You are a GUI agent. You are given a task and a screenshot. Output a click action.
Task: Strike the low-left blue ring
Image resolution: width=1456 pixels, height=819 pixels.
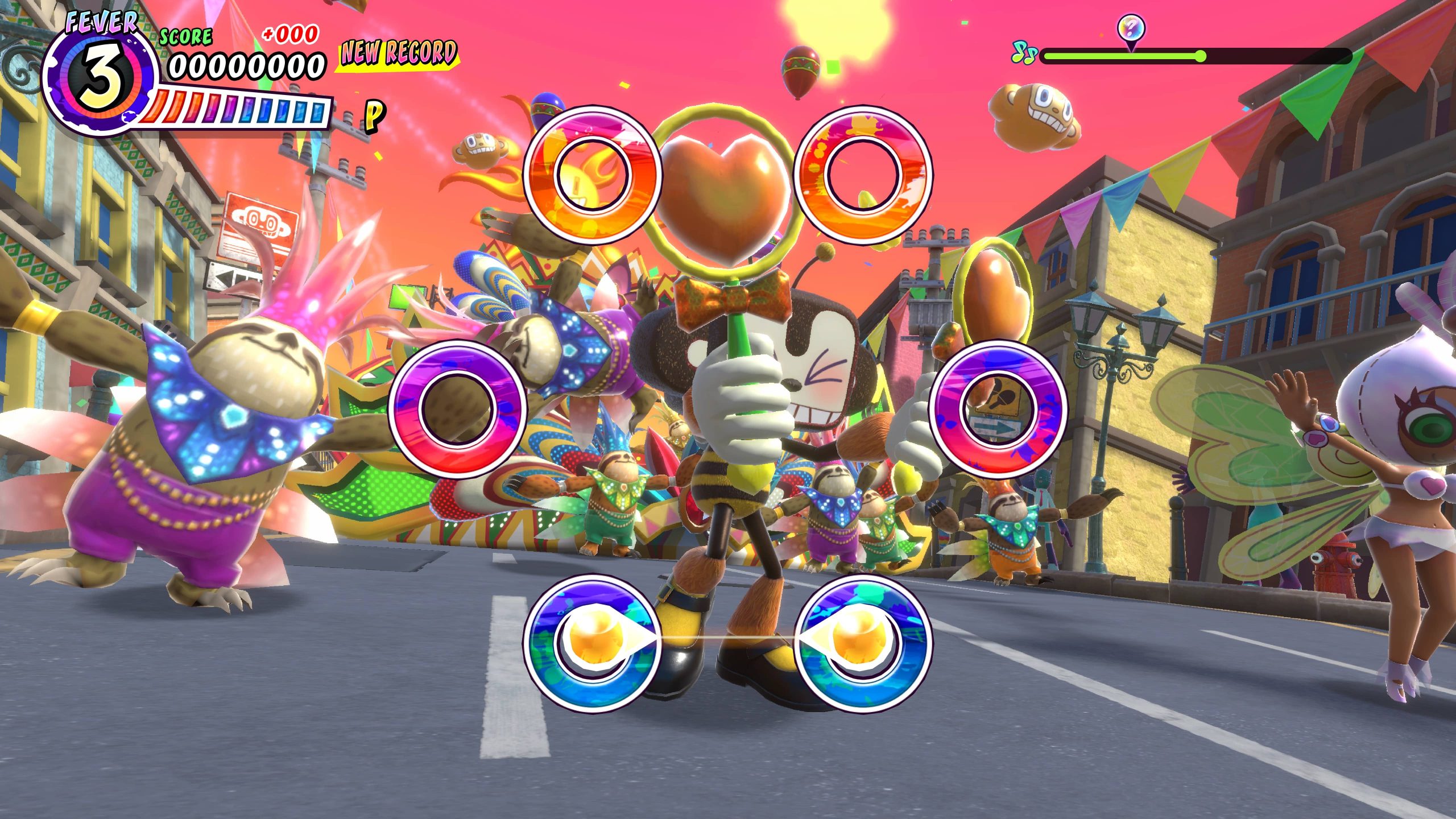(592, 642)
